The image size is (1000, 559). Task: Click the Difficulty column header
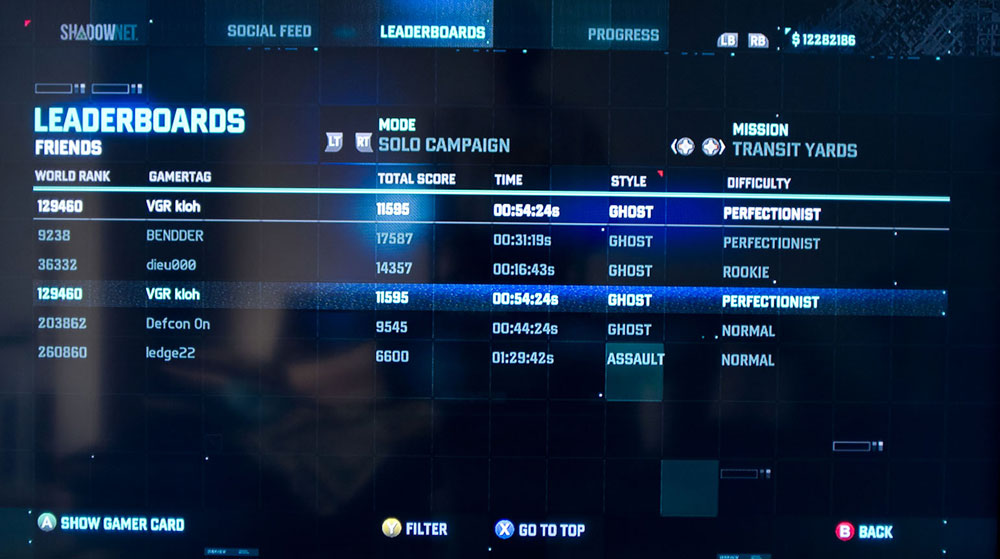[758, 183]
